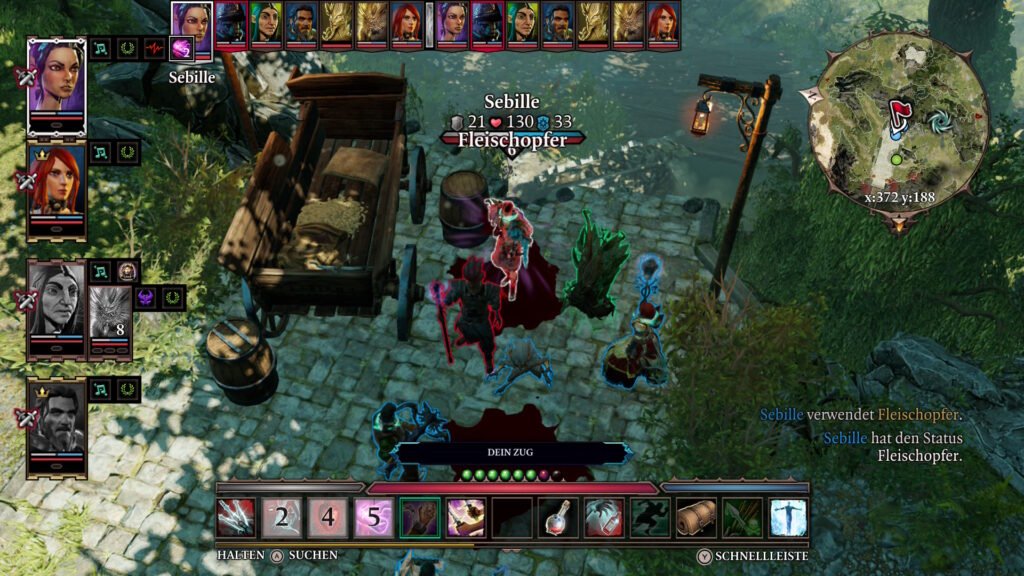Select the skill slot showing cooldown 4
Screen dimensions: 1024x576
point(328,517)
